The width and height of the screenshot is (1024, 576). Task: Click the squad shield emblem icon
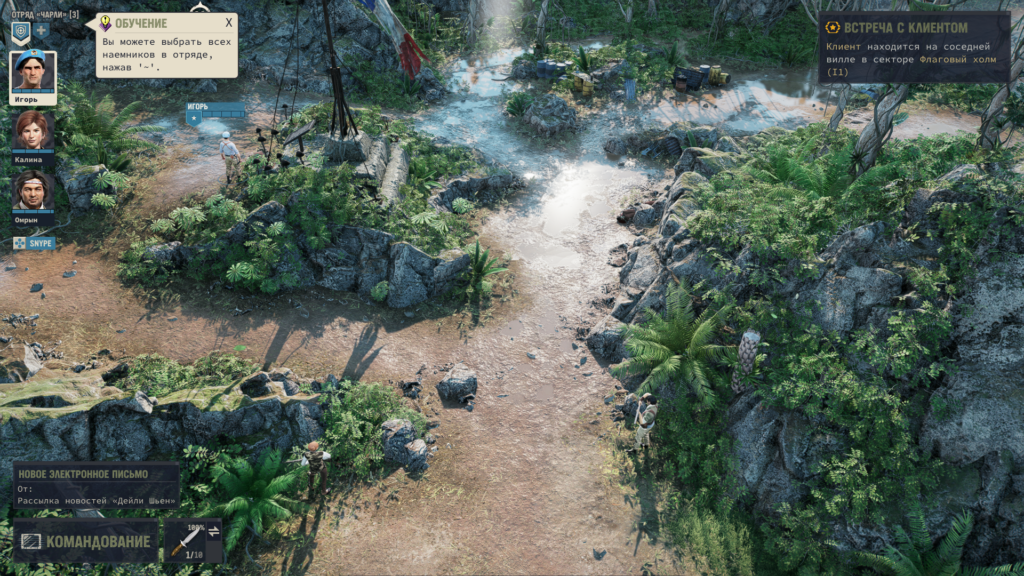point(20,31)
